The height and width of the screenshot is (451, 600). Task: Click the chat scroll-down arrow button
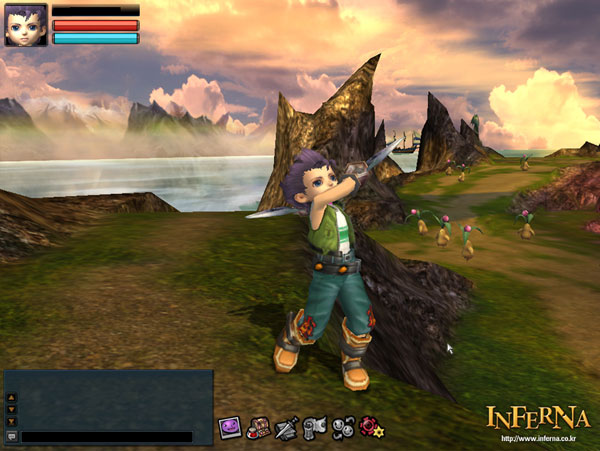point(12,409)
